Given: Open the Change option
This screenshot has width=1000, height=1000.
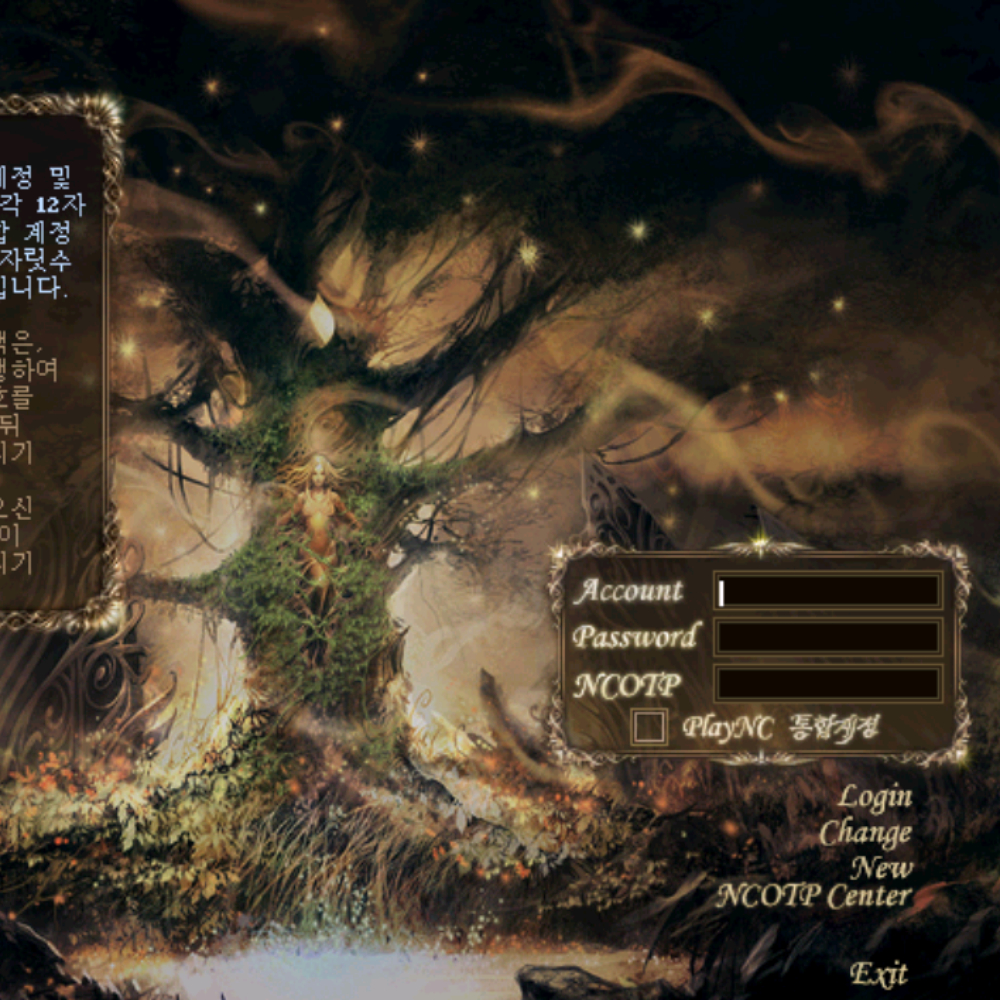Looking at the screenshot, I should tap(865, 832).
